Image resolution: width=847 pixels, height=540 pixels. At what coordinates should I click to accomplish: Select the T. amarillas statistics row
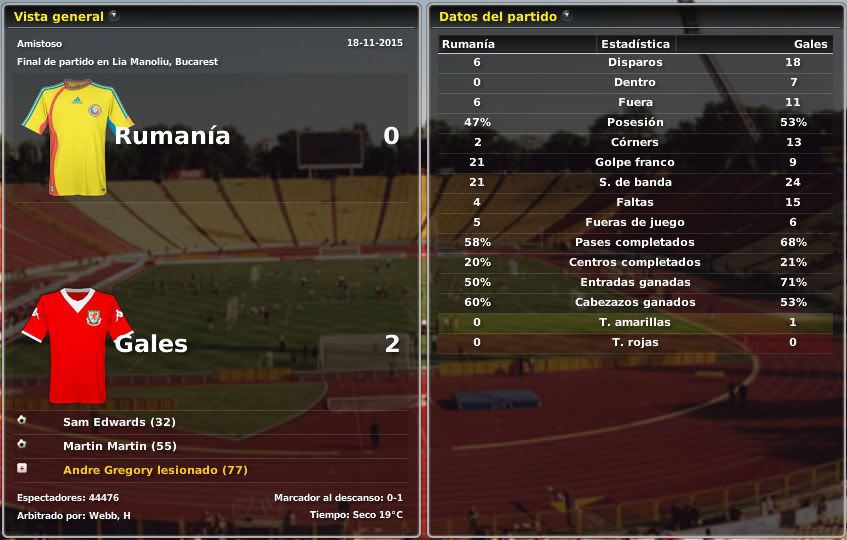point(635,322)
